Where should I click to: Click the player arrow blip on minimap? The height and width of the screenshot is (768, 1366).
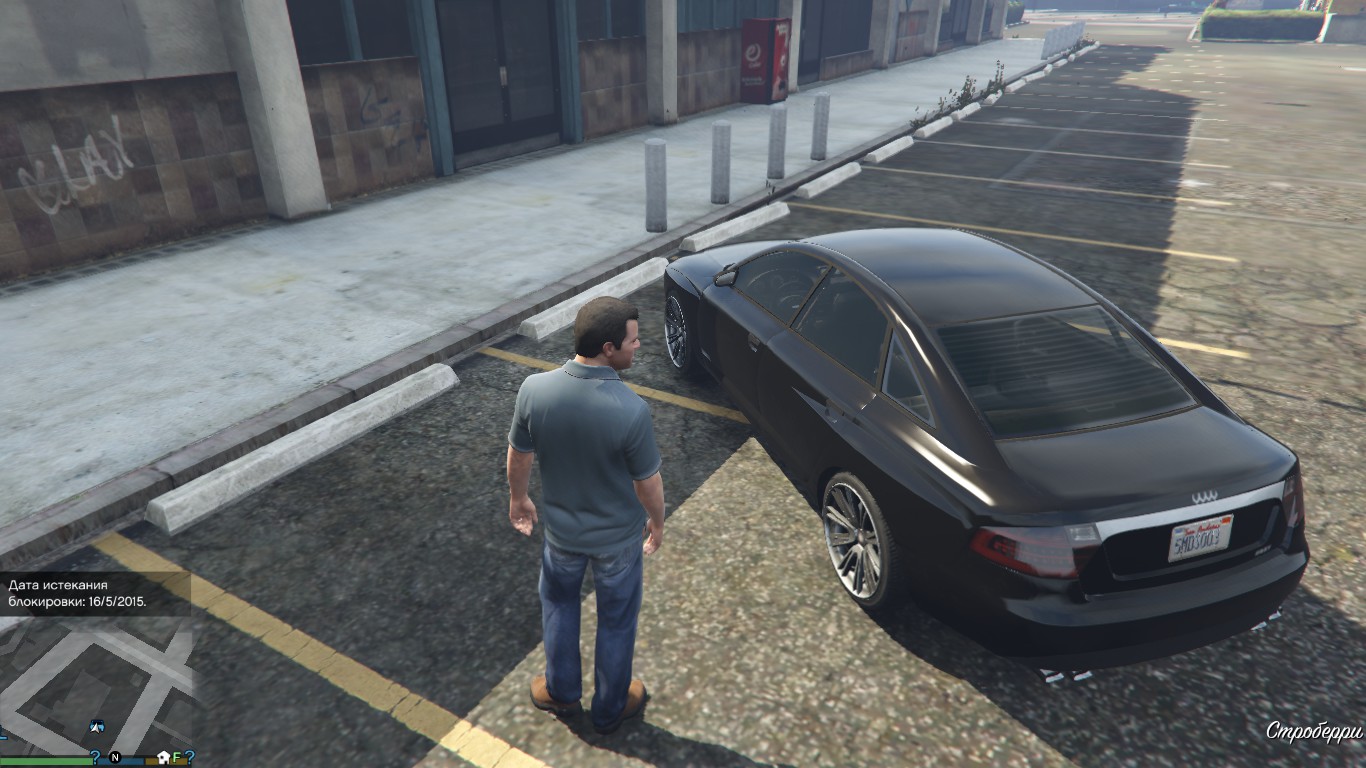97,726
